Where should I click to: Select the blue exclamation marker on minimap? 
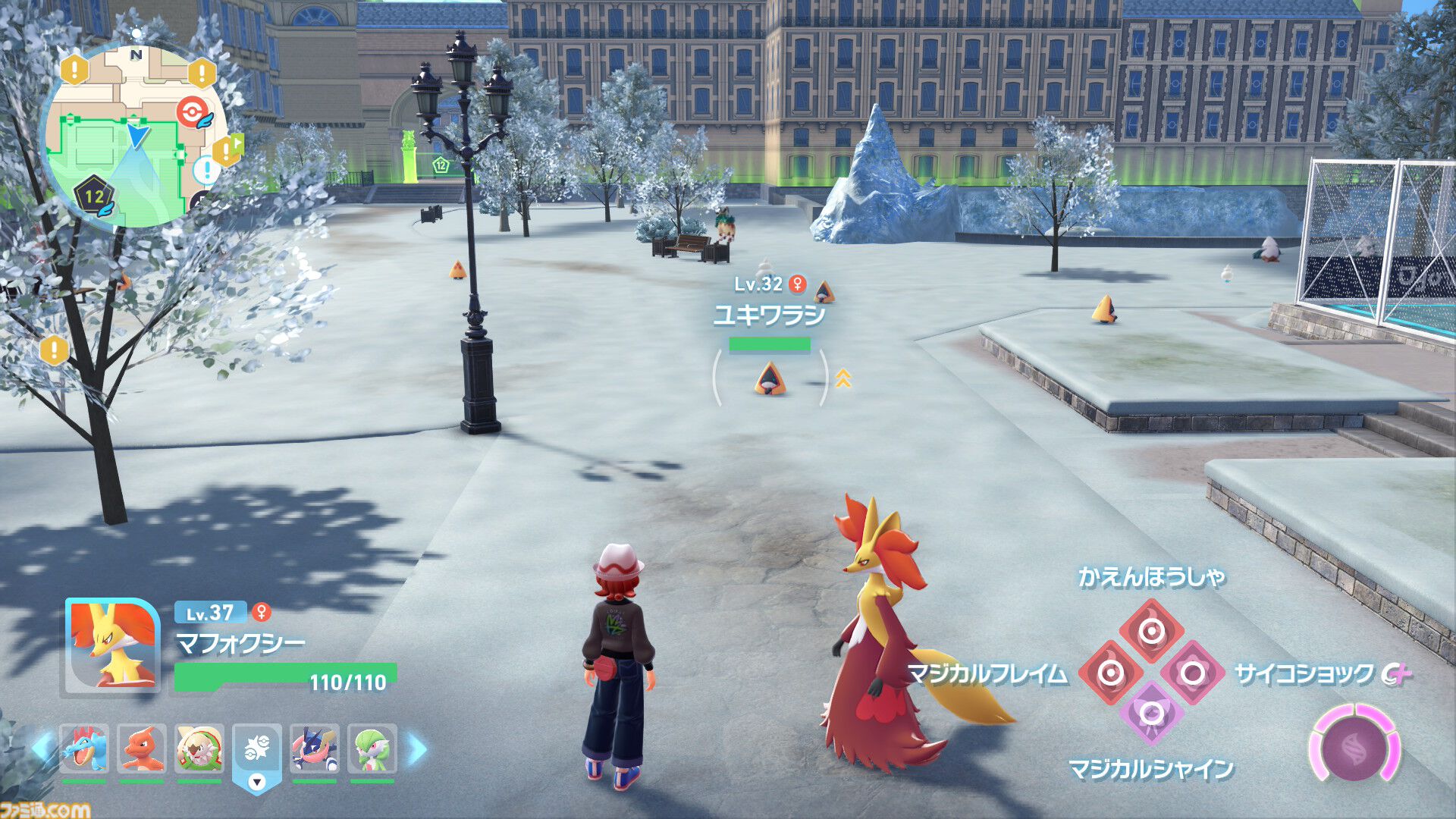pos(206,170)
